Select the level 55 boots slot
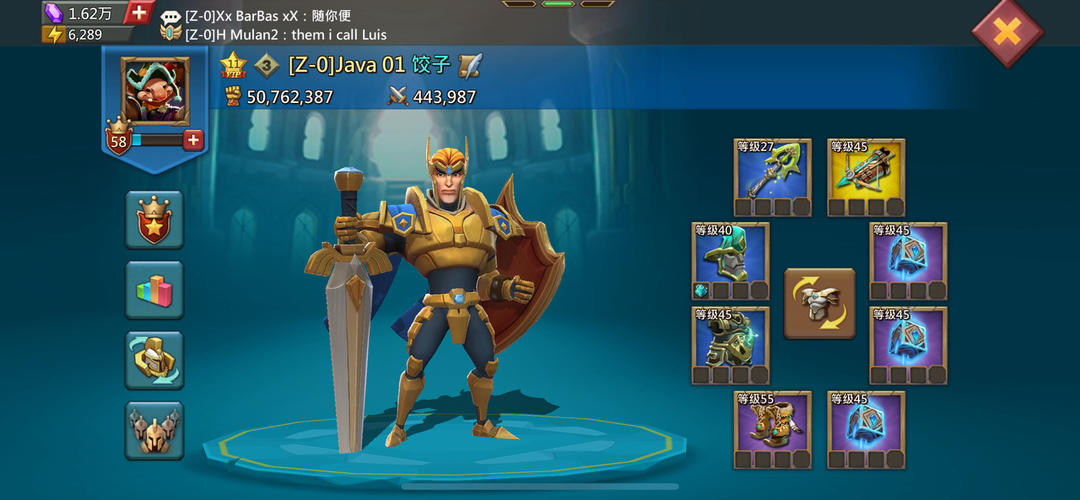This screenshot has height=500, width=1080. pos(772,429)
